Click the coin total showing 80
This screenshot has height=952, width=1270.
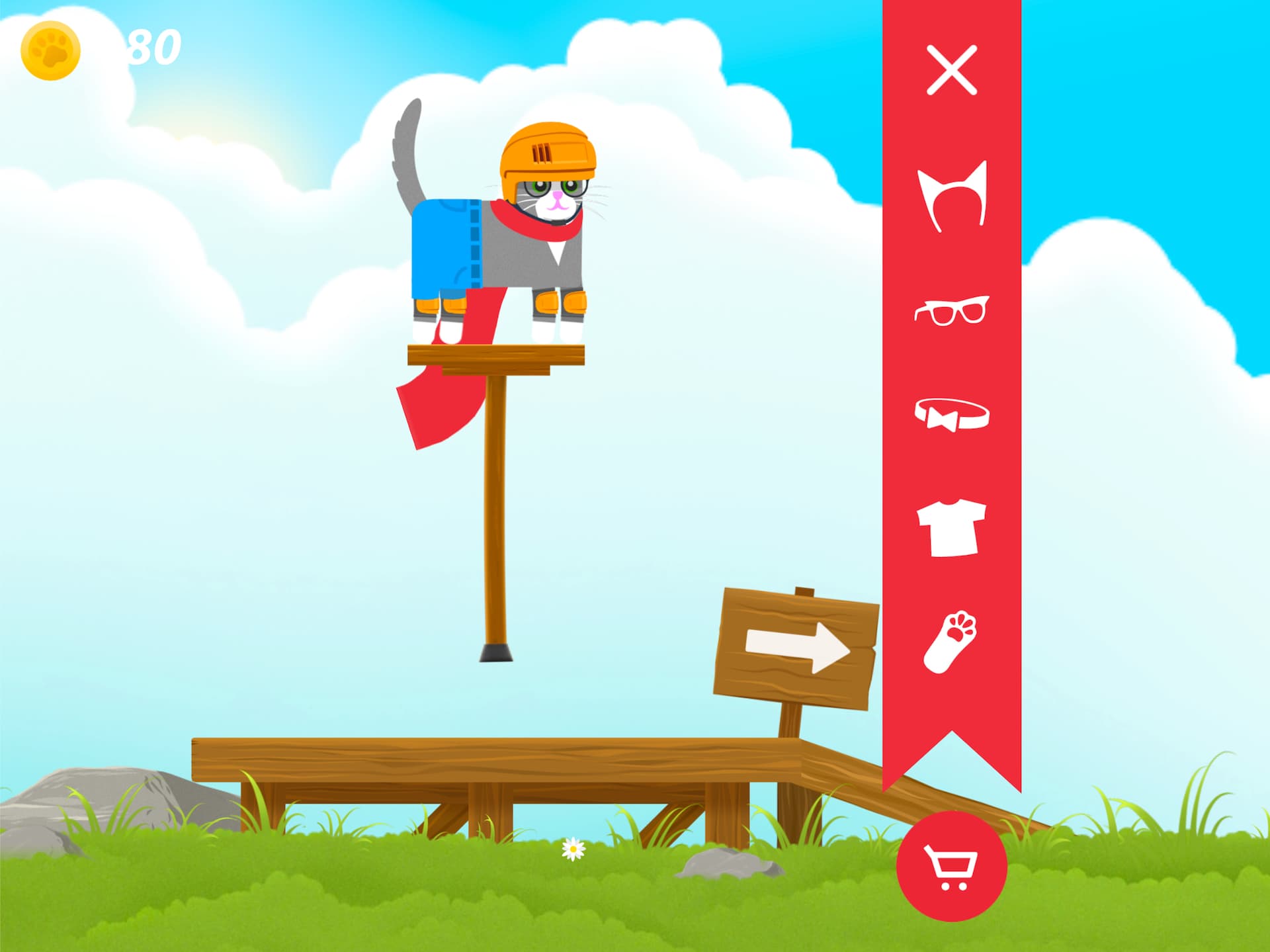coord(151,46)
